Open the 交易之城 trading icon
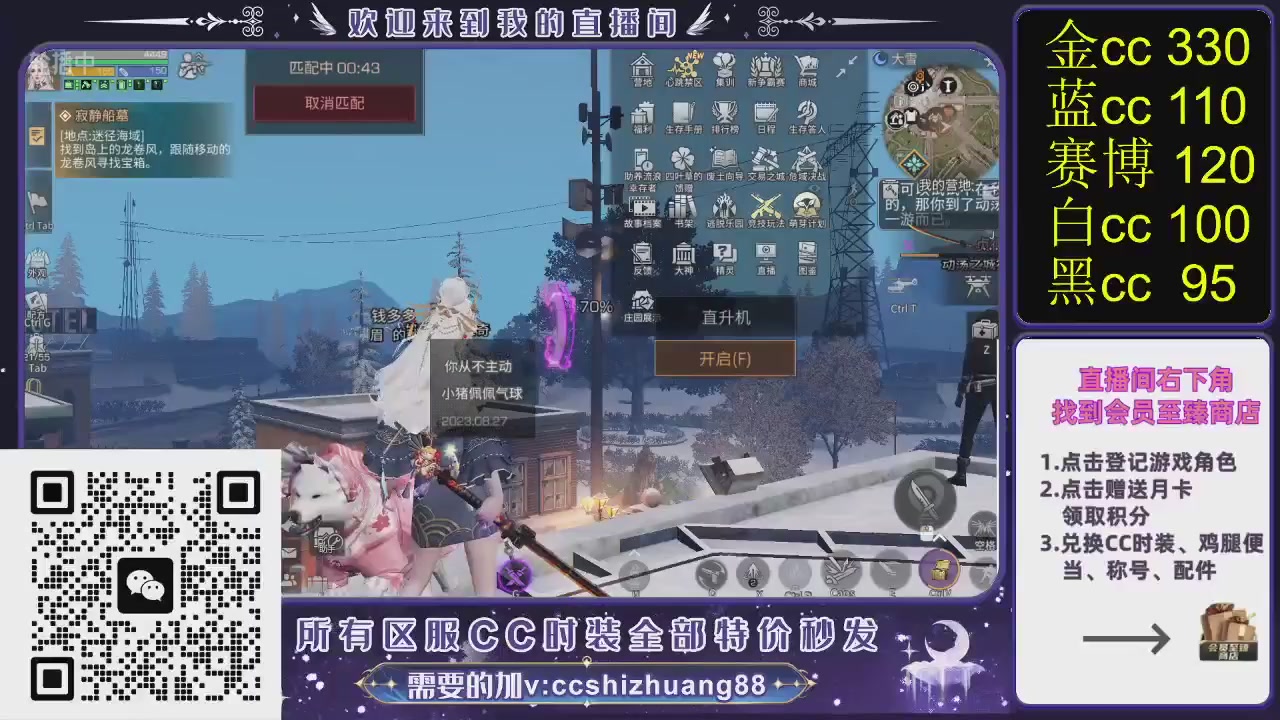The image size is (1280, 720). click(x=763, y=160)
